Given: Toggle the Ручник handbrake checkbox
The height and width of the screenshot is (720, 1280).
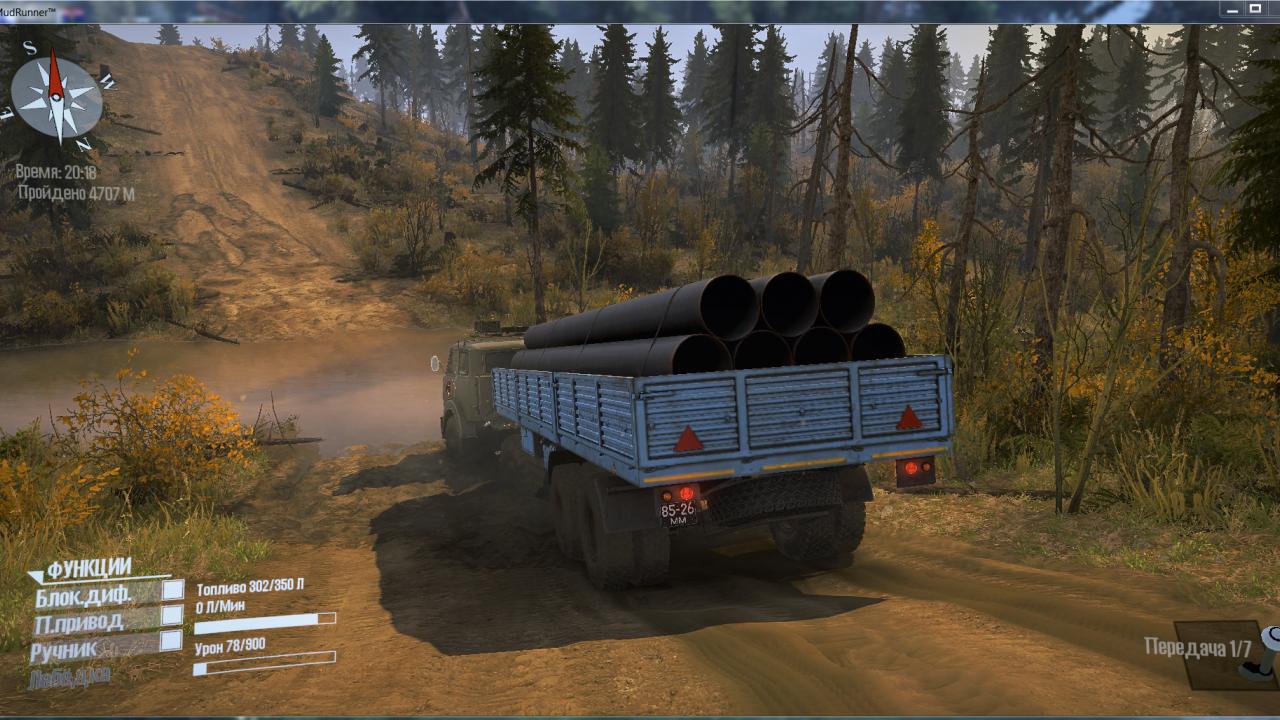Looking at the screenshot, I should 172,640.
